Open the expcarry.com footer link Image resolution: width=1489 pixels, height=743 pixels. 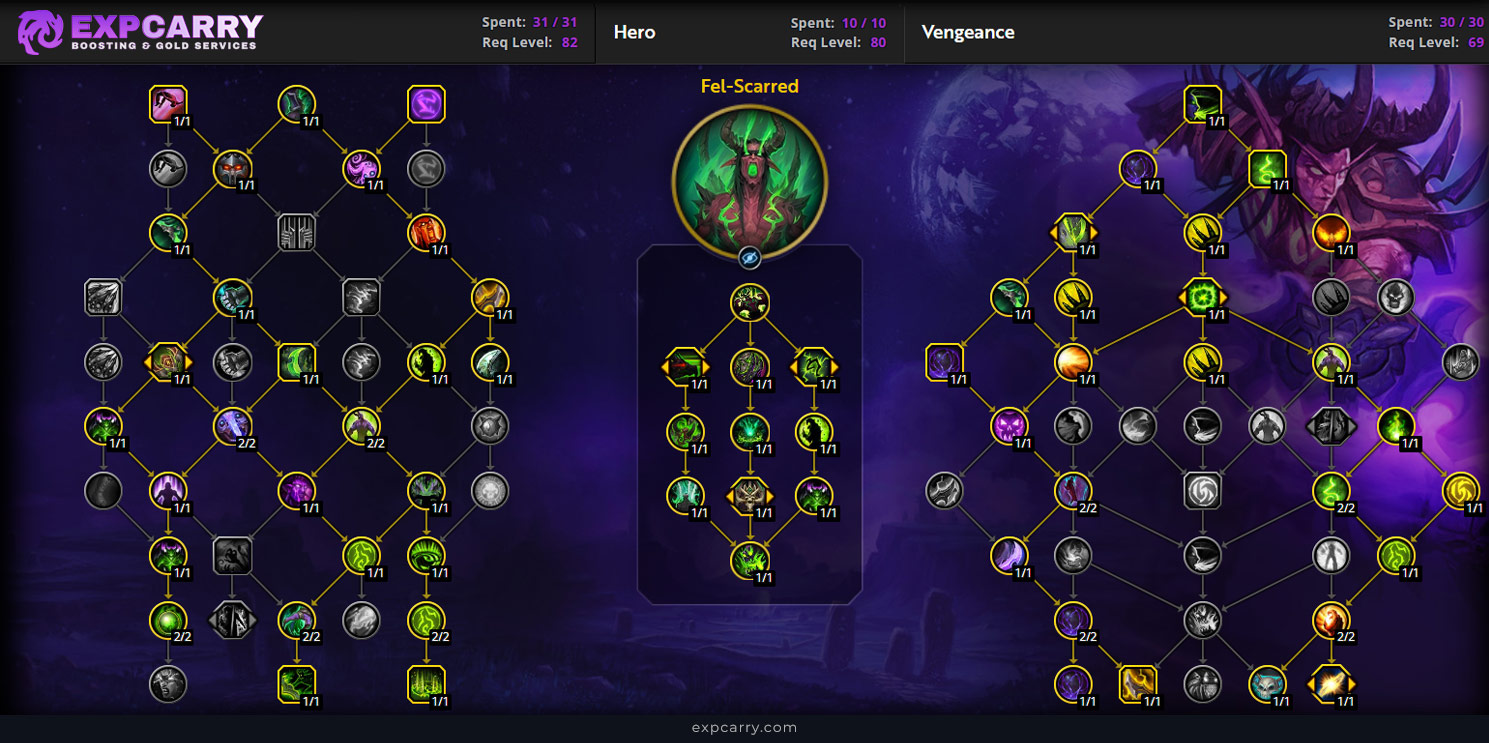[x=744, y=728]
